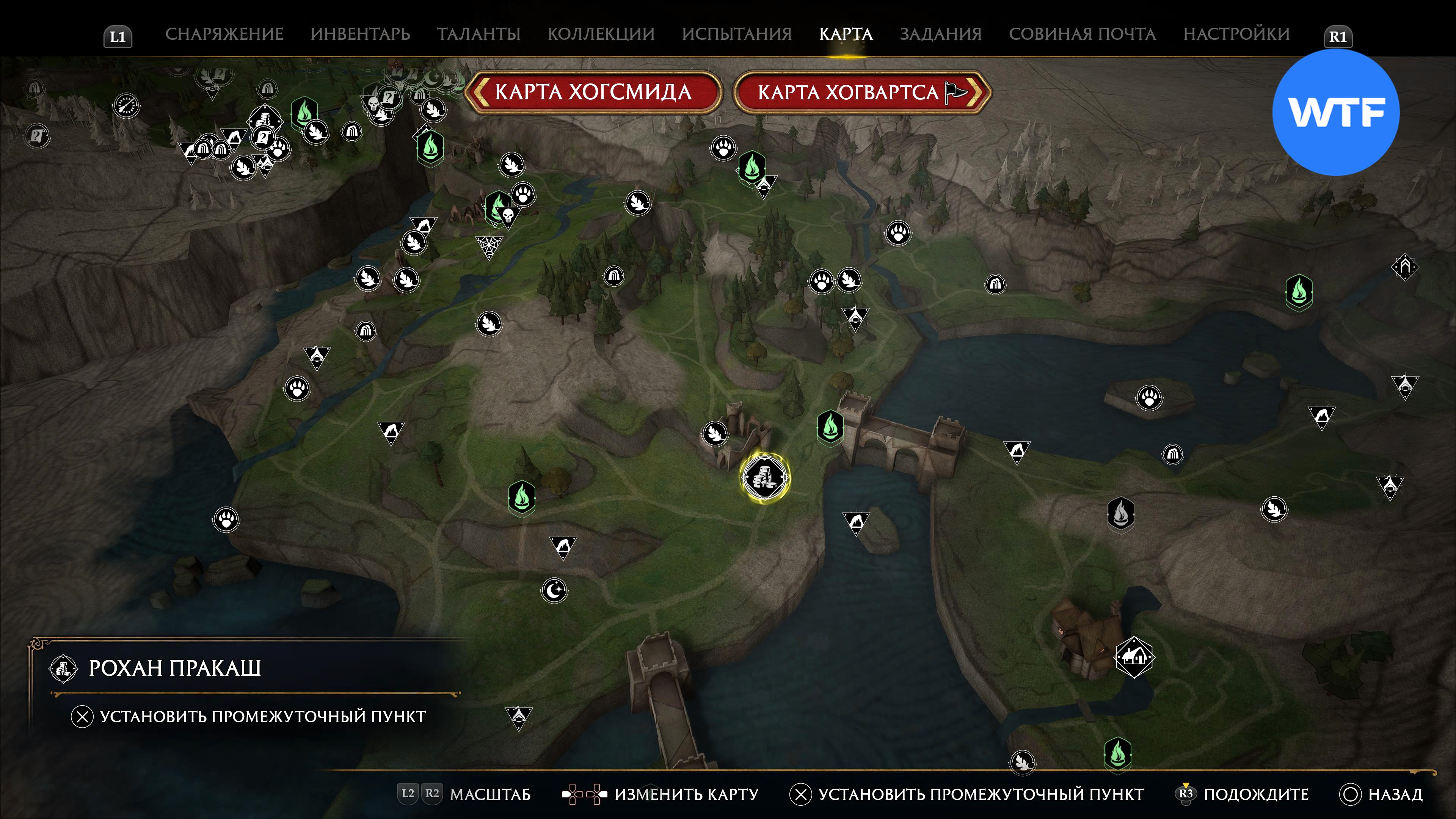The width and height of the screenshot is (1456, 819).
Task: Click the blue WTF channel logo
Action: [x=1335, y=112]
